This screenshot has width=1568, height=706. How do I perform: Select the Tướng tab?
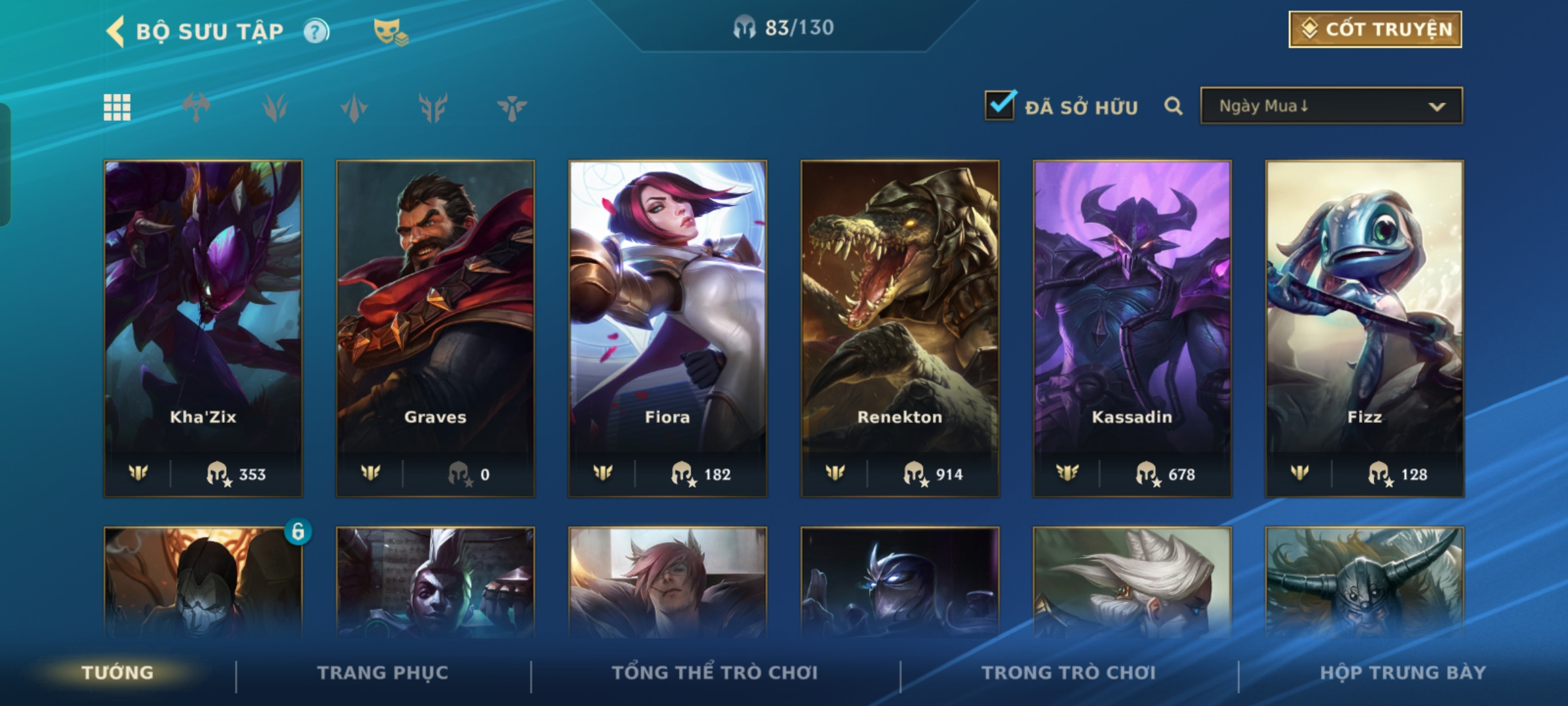tap(118, 673)
